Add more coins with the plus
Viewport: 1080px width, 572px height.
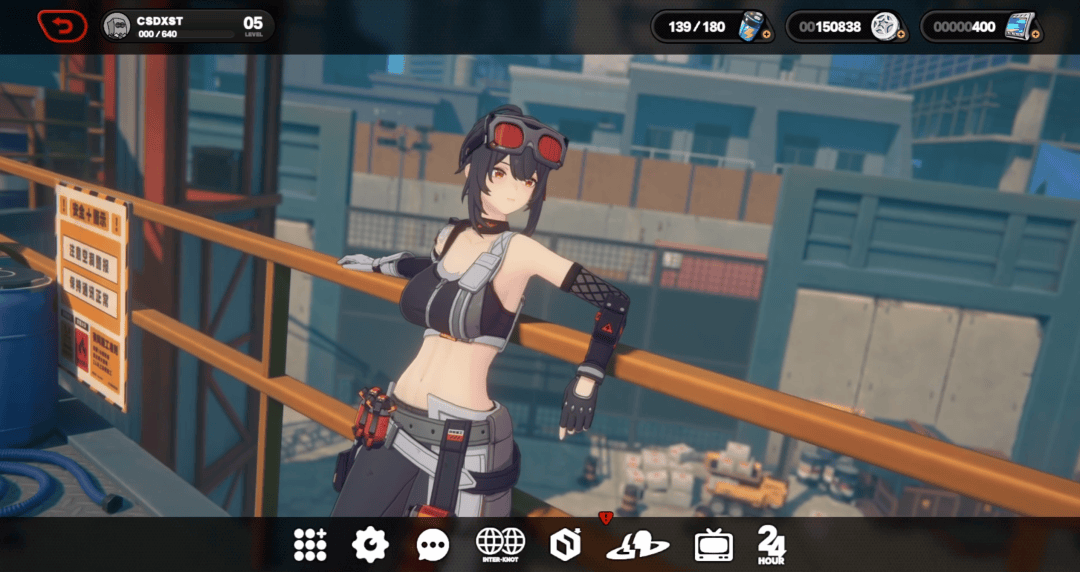[x=900, y=35]
